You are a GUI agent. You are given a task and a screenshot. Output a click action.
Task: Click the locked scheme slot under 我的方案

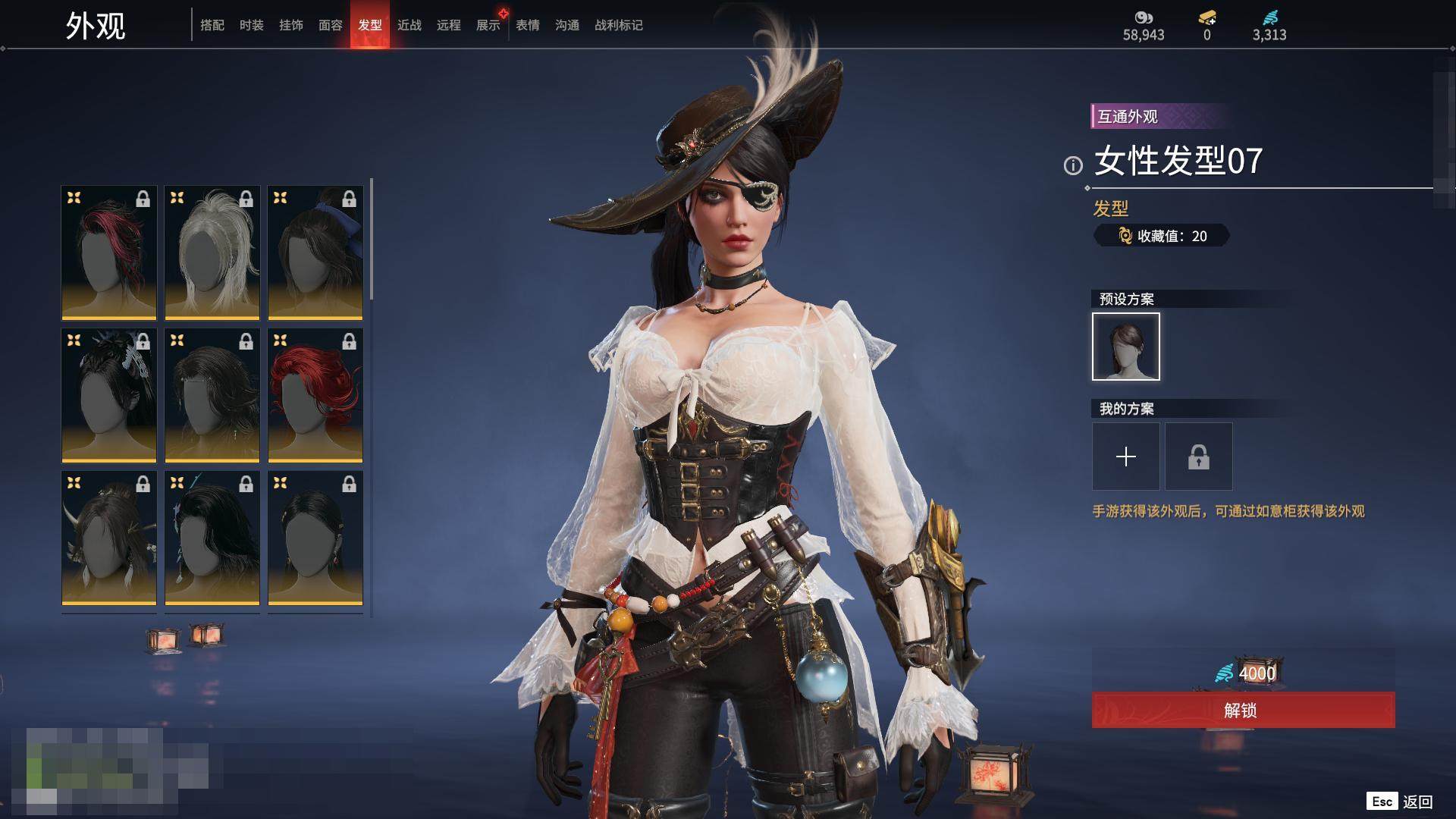click(1199, 457)
